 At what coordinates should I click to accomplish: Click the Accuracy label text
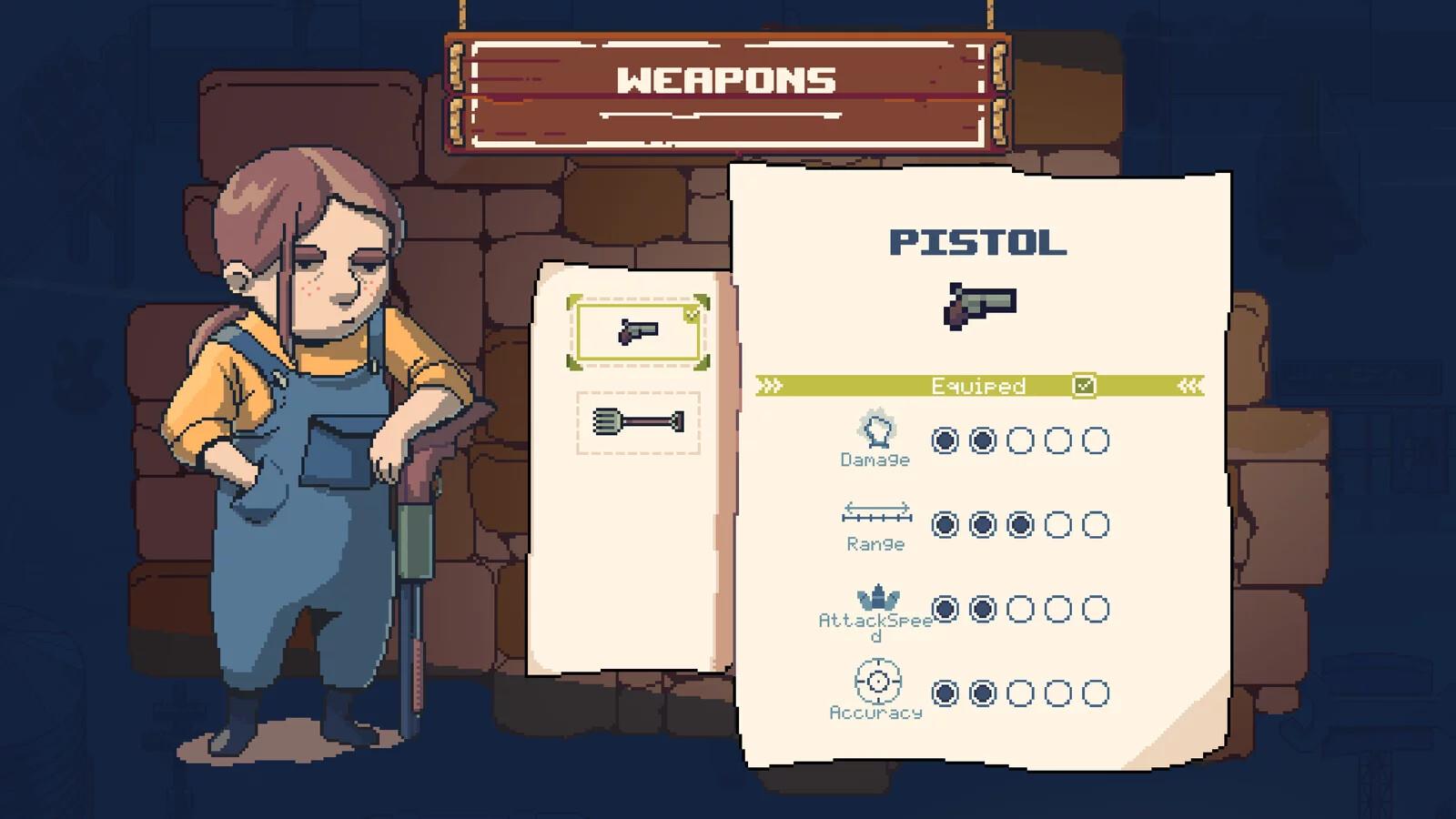pyautogui.click(x=875, y=714)
